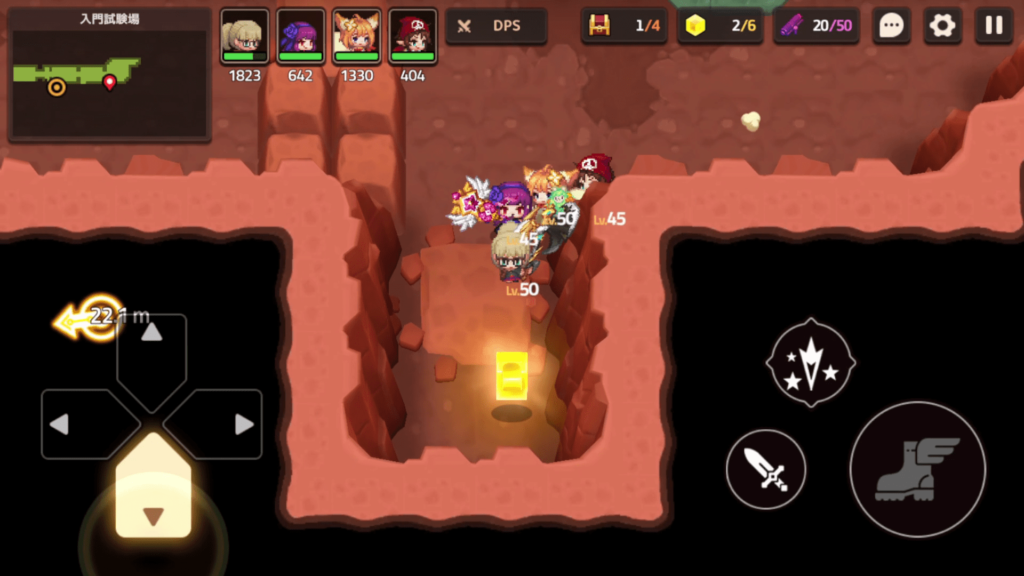The width and height of the screenshot is (1024, 576).
Task: Open the gear settings menu
Action: (x=942, y=26)
